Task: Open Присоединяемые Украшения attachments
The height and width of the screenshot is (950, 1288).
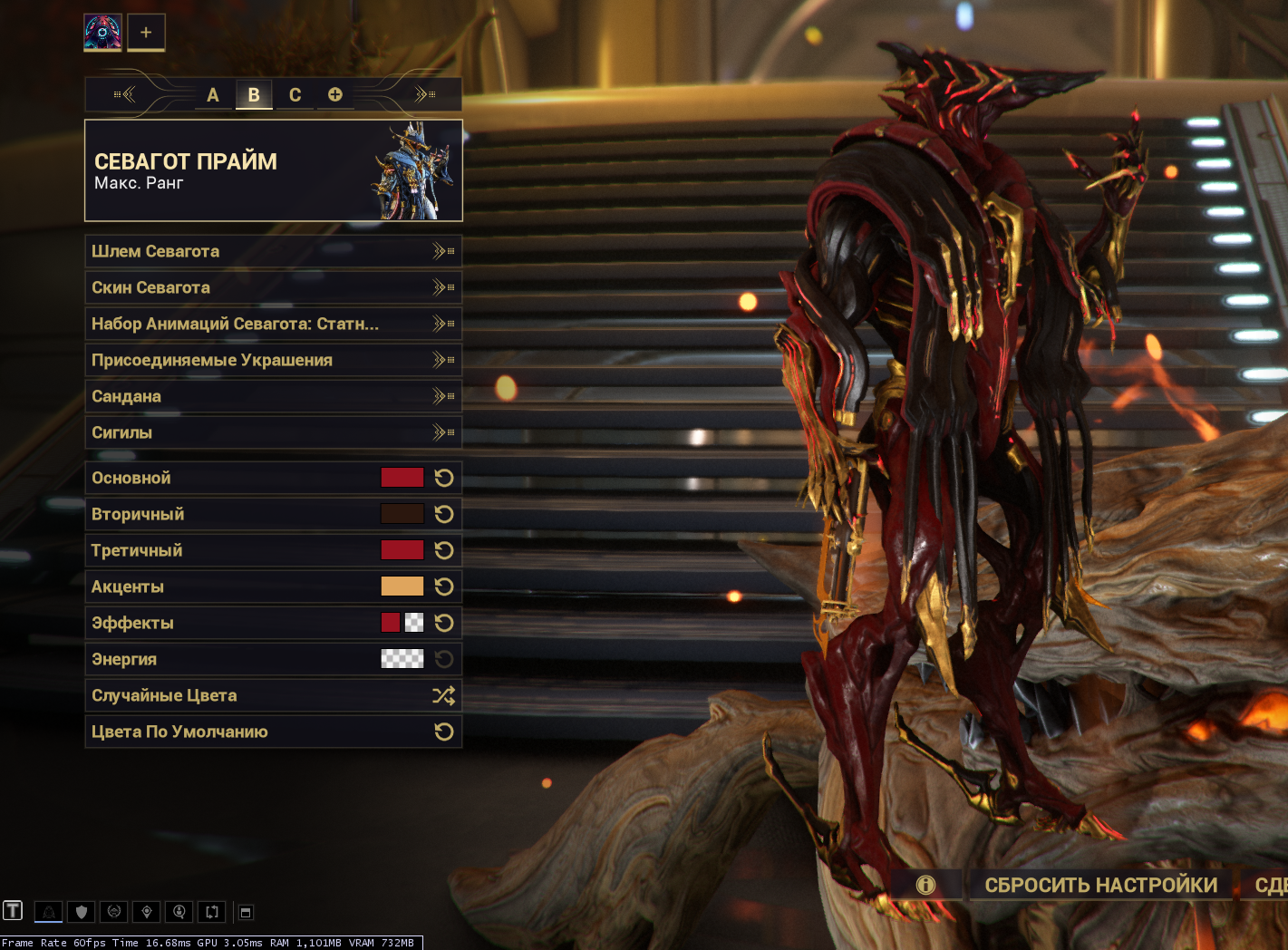Action: (273, 360)
